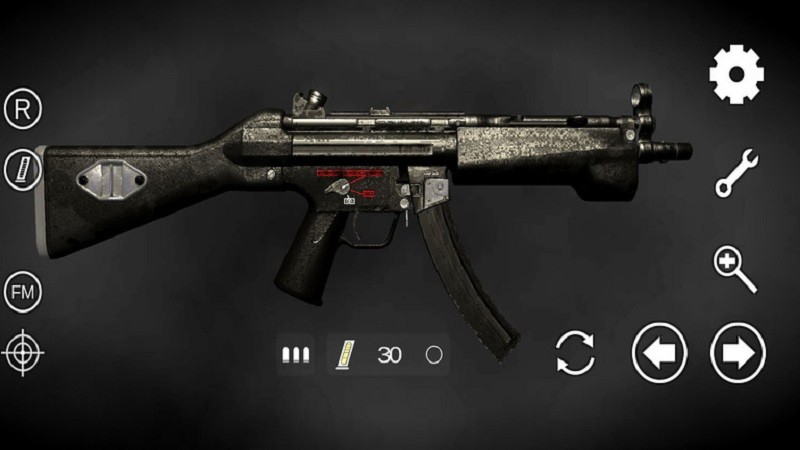
Task: Choose the three-bullets ammo icon
Action: click(x=295, y=354)
